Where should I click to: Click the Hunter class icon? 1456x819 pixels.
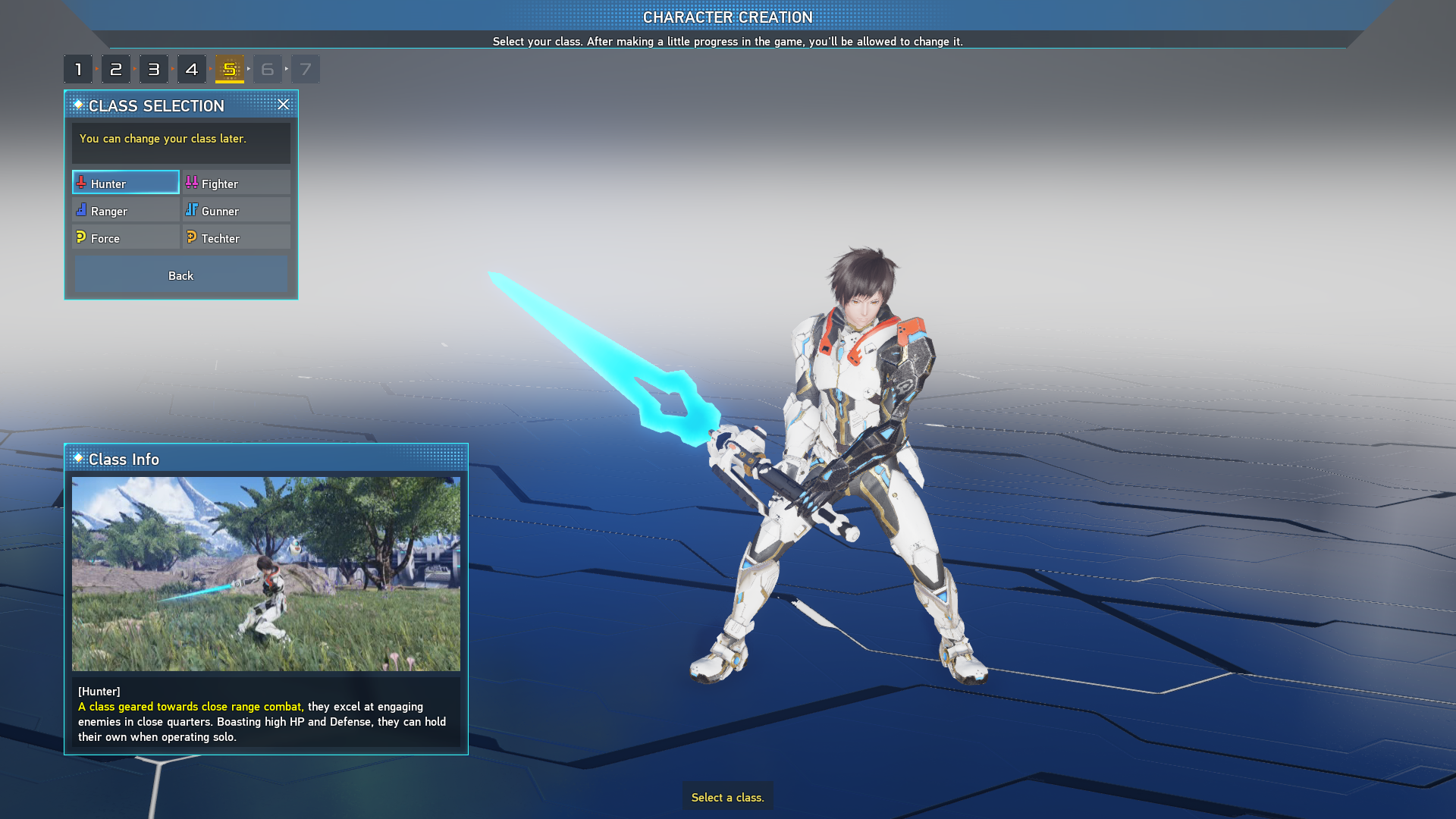pos(80,183)
